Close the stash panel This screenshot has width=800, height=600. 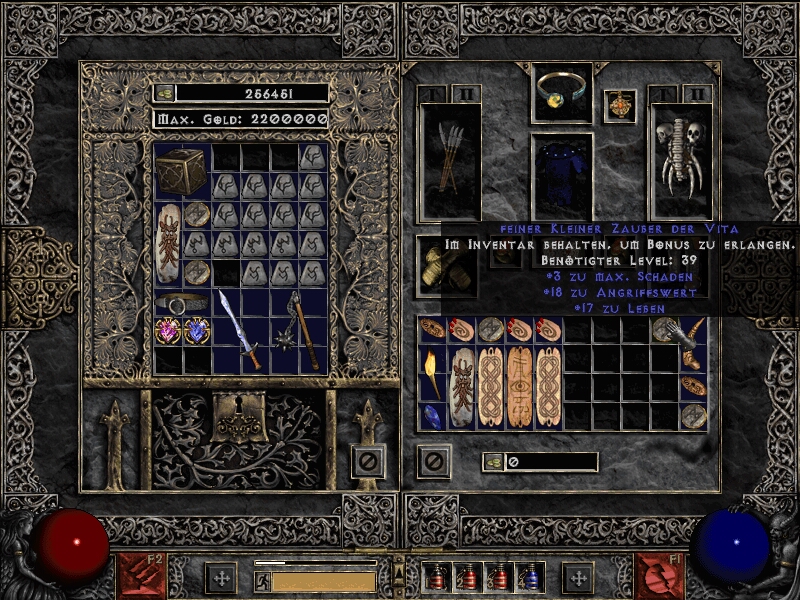tap(367, 461)
